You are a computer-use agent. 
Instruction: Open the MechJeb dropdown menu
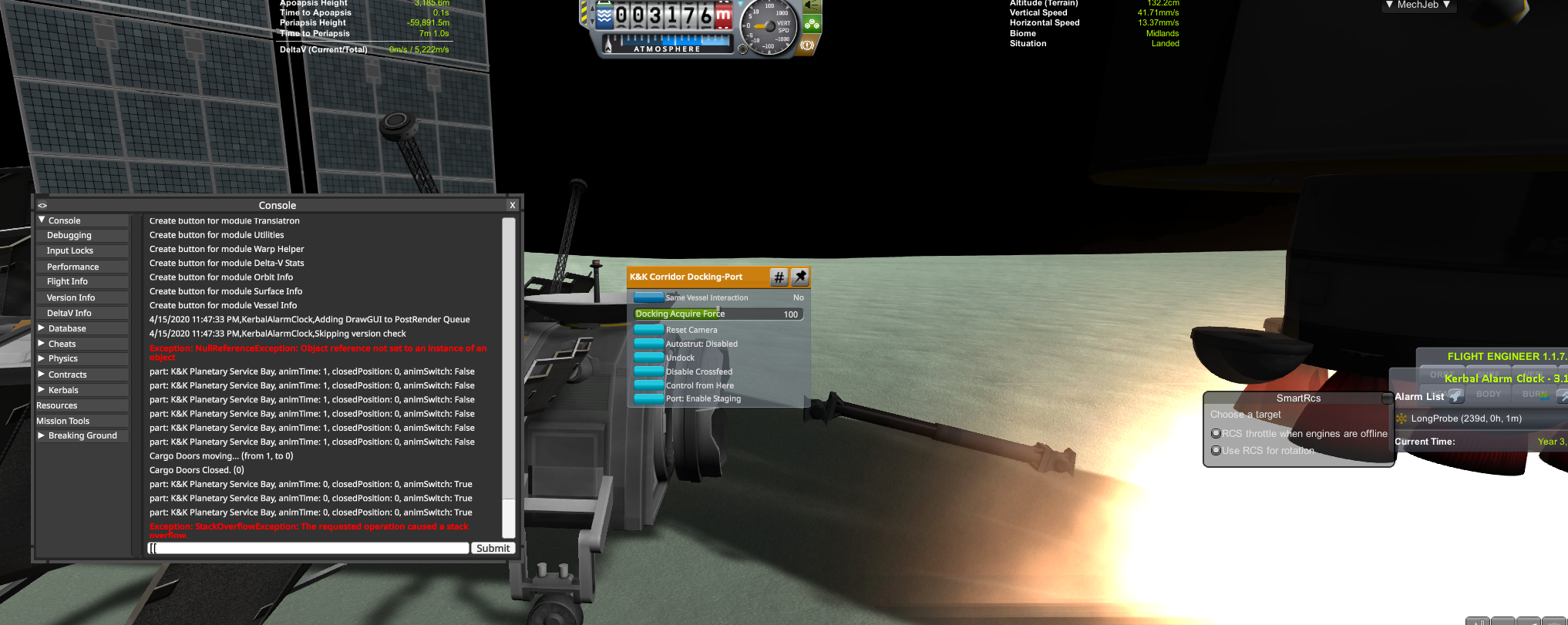click(x=1418, y=5)
